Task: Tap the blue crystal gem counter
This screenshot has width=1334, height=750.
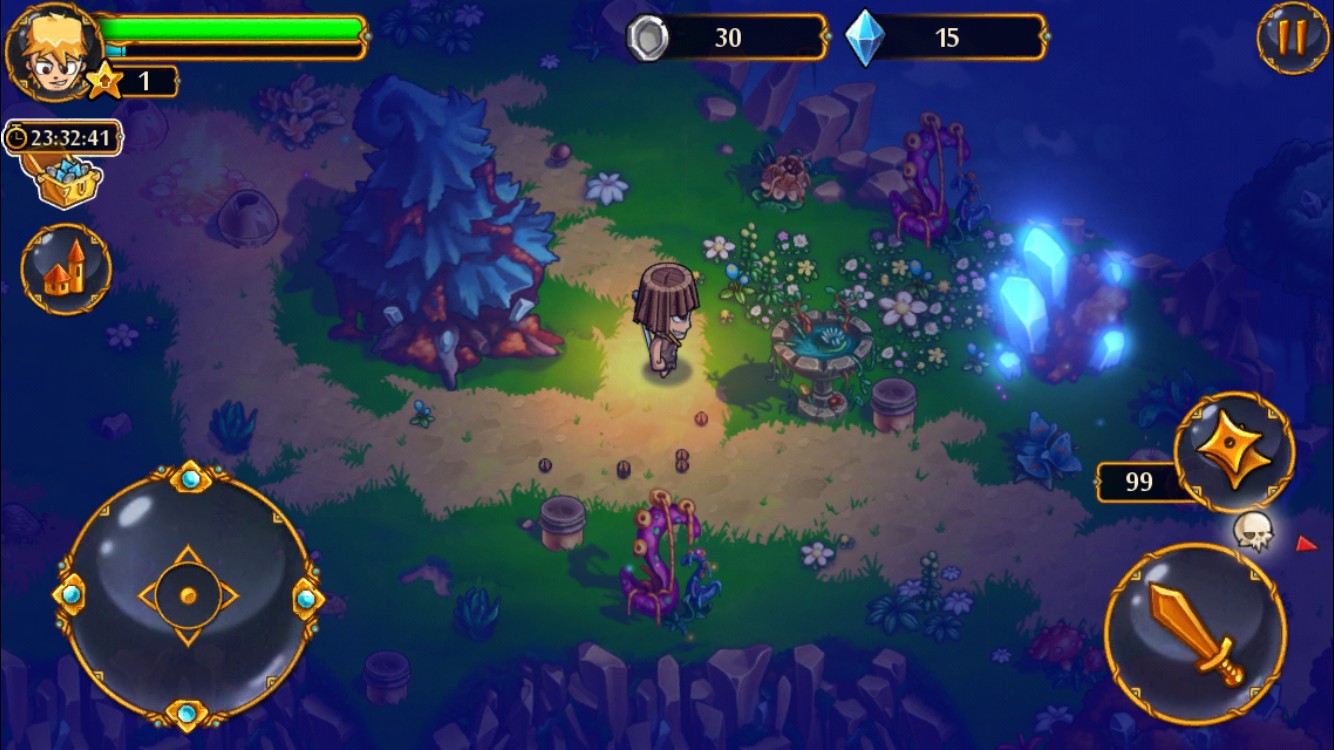Action: click(x=944, y=38)
